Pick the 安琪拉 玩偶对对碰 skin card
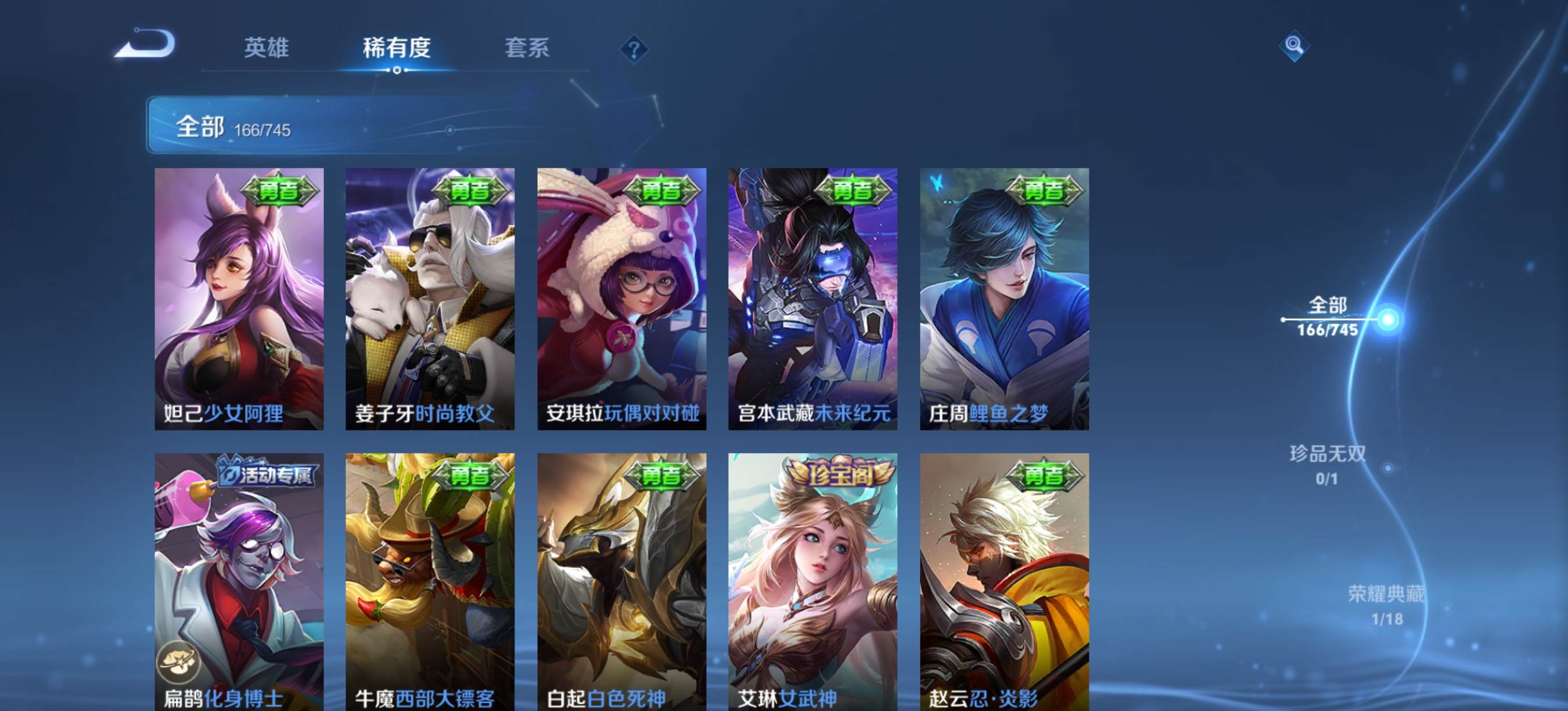The image size is (1568, 711). click(621, 298)
